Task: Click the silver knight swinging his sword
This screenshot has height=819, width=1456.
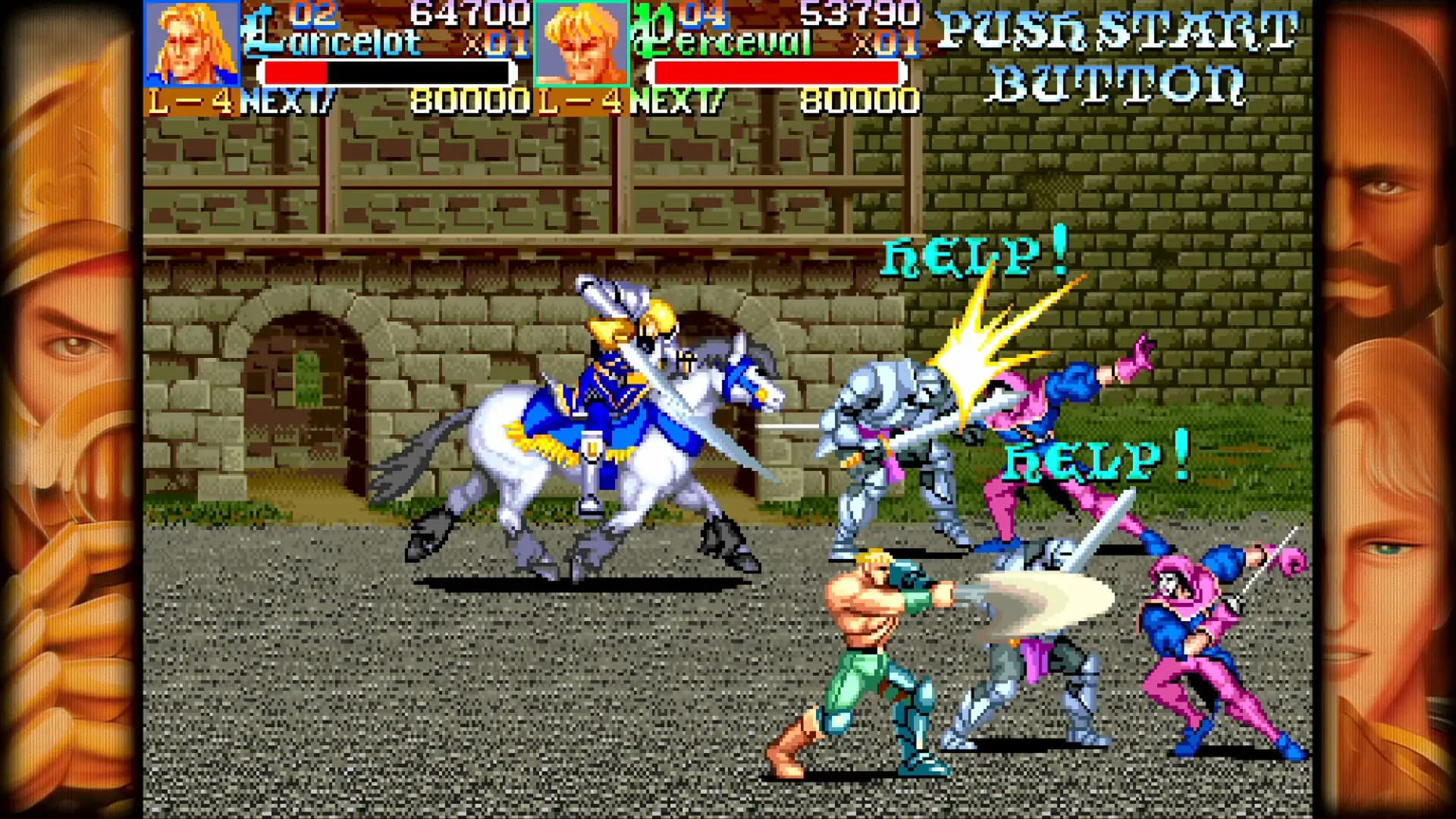Action: point(895,432)
